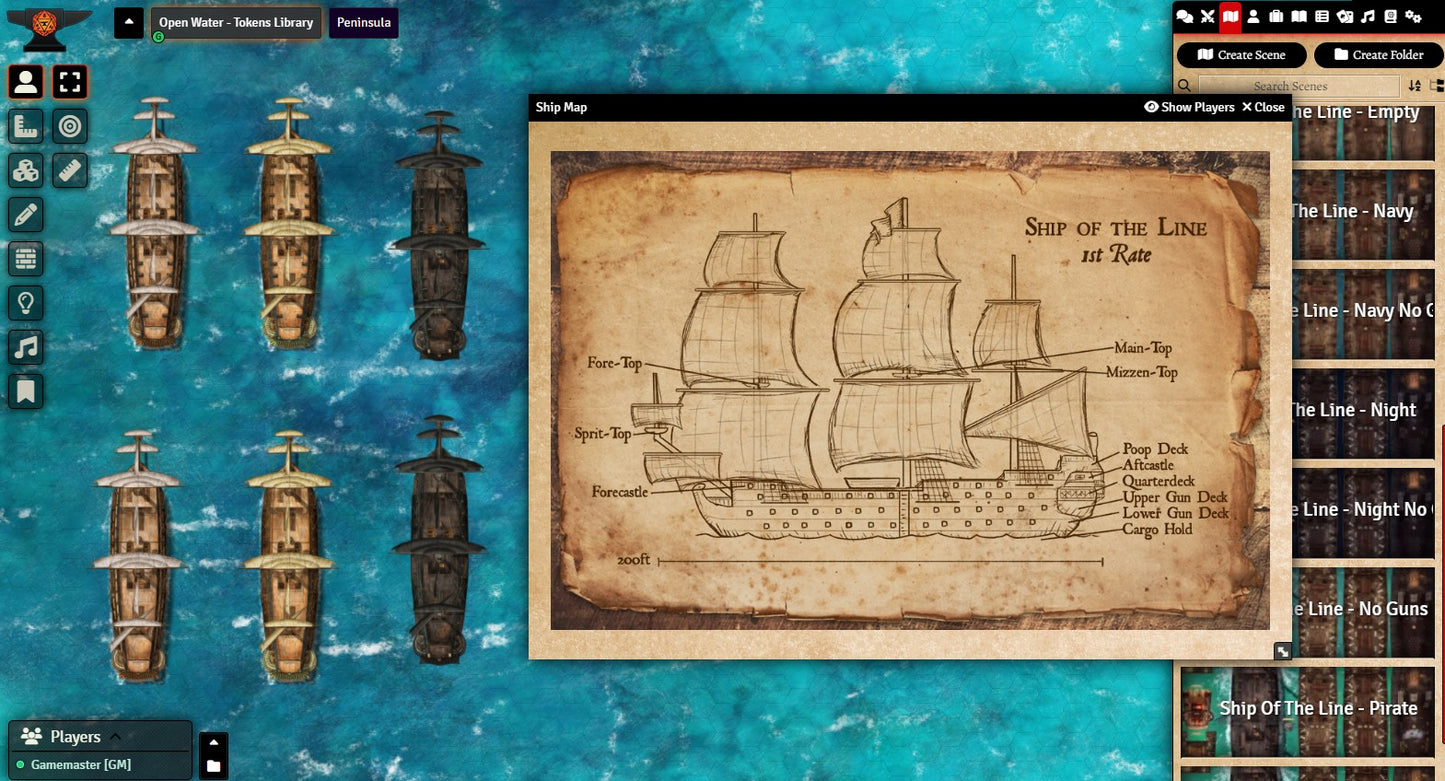This screenshot has width=1445, height=781.
Task: Open the playlists music-note sidebar tab
Action: (1368, 16)
